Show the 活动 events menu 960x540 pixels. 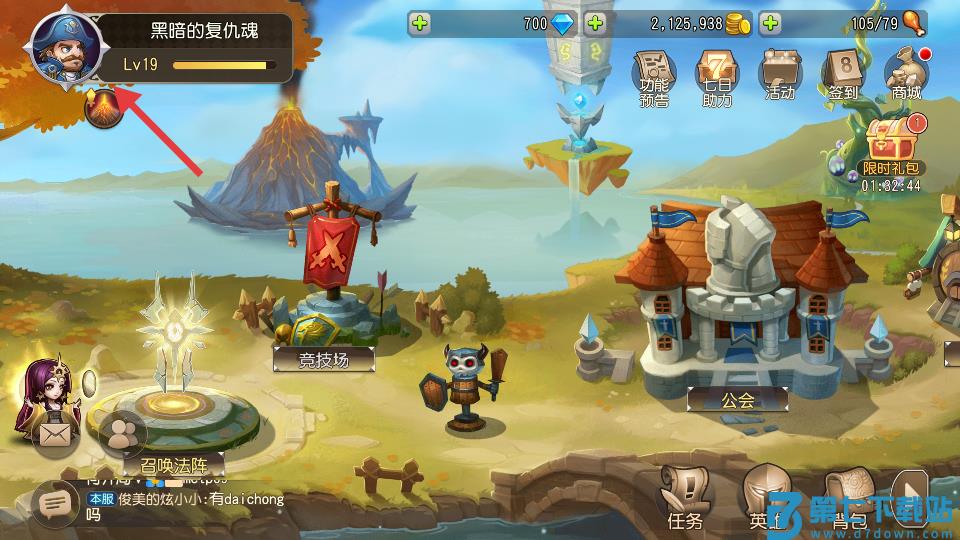coord(779,75)
